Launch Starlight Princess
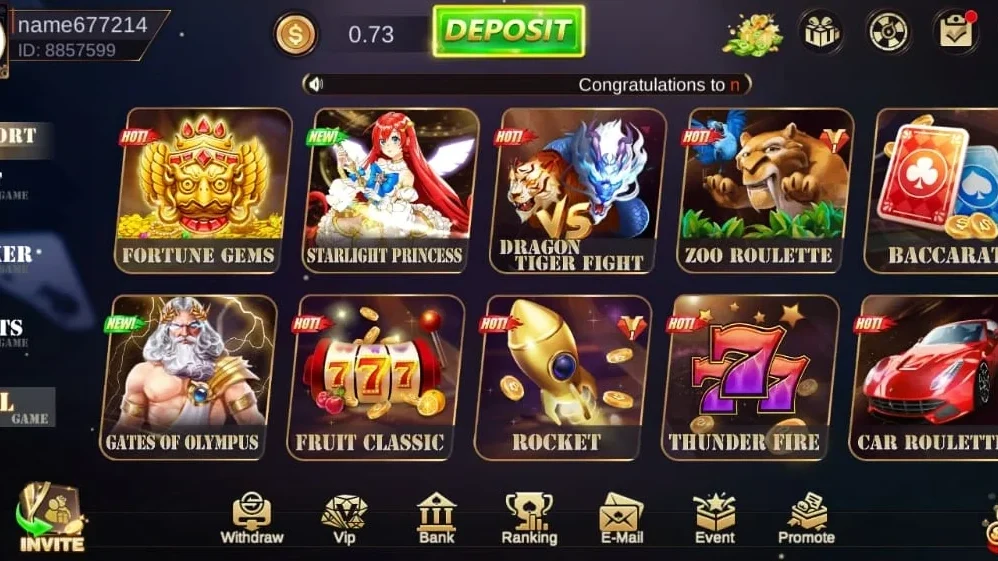The height and width of the screenshot is (561, 998). (388, 190)
